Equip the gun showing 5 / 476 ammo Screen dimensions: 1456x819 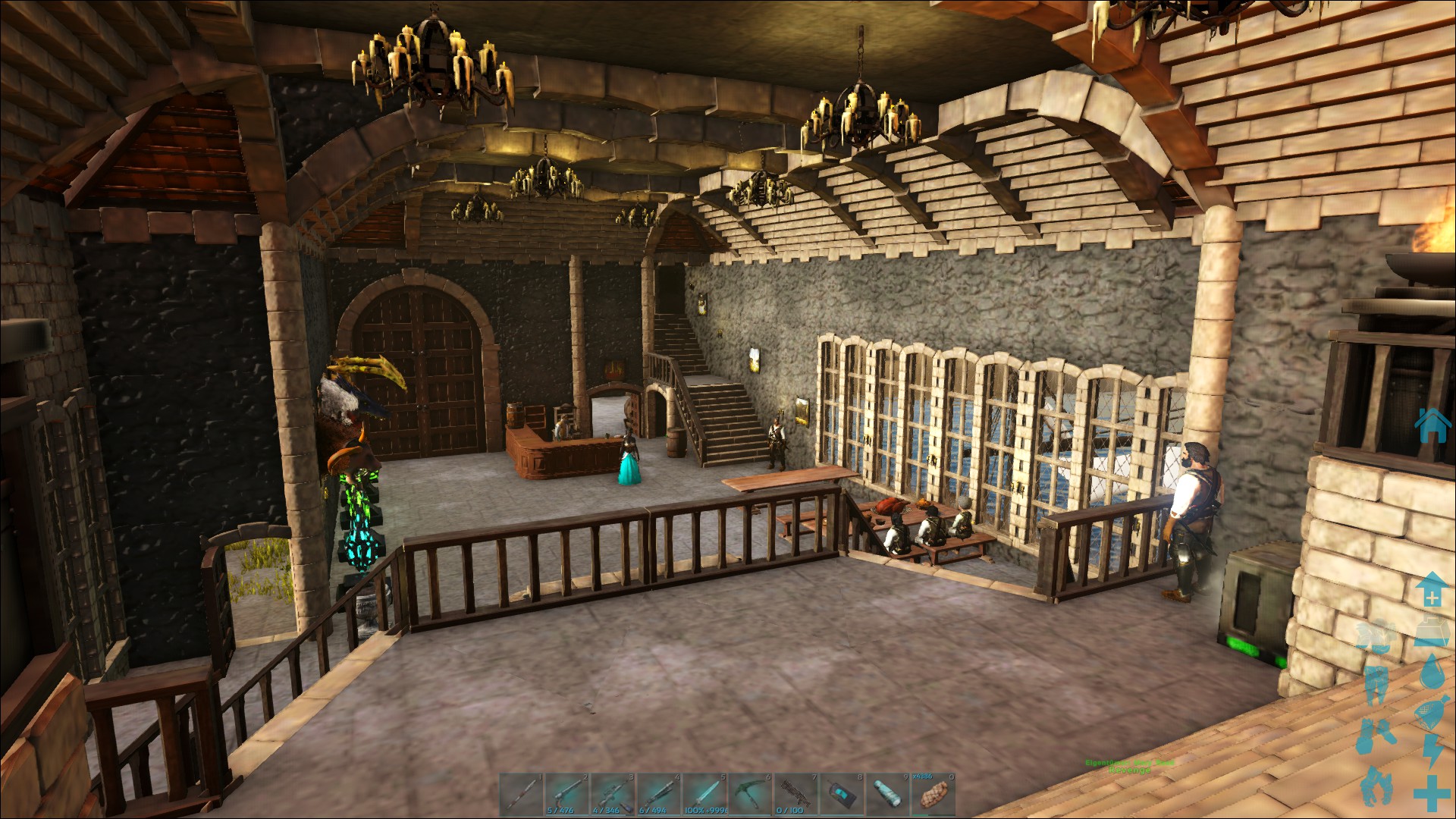567,794
